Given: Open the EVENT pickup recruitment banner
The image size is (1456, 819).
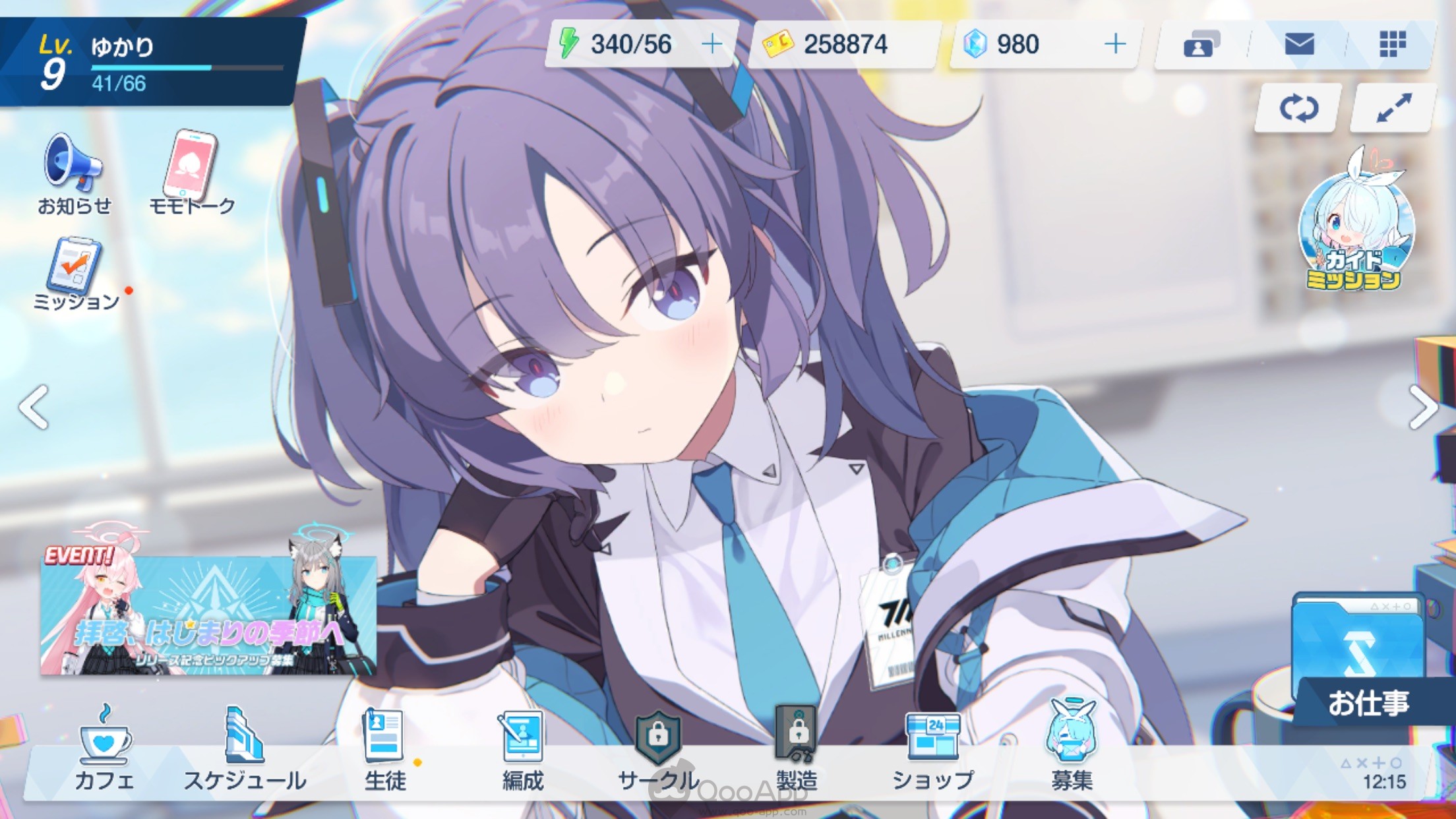Looking at the screenshot, I should [x=208, y=613].
